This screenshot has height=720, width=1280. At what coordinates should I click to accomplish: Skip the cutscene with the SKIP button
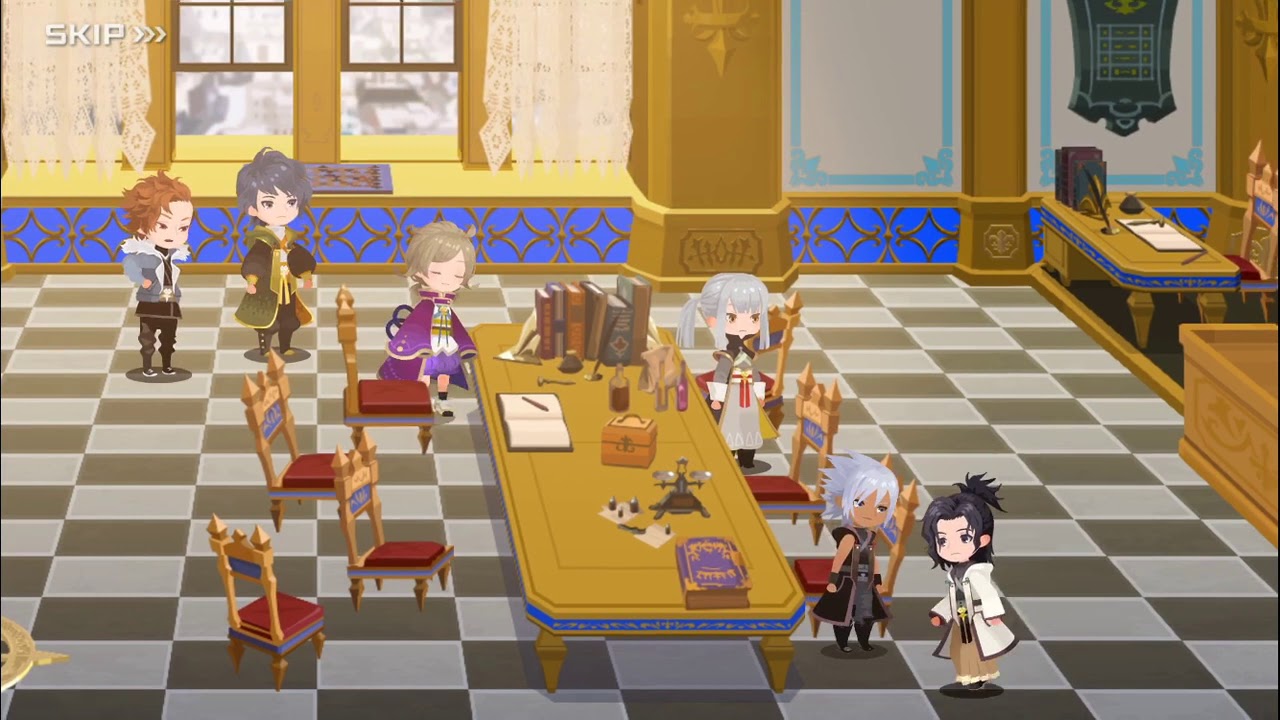(105, 35)
